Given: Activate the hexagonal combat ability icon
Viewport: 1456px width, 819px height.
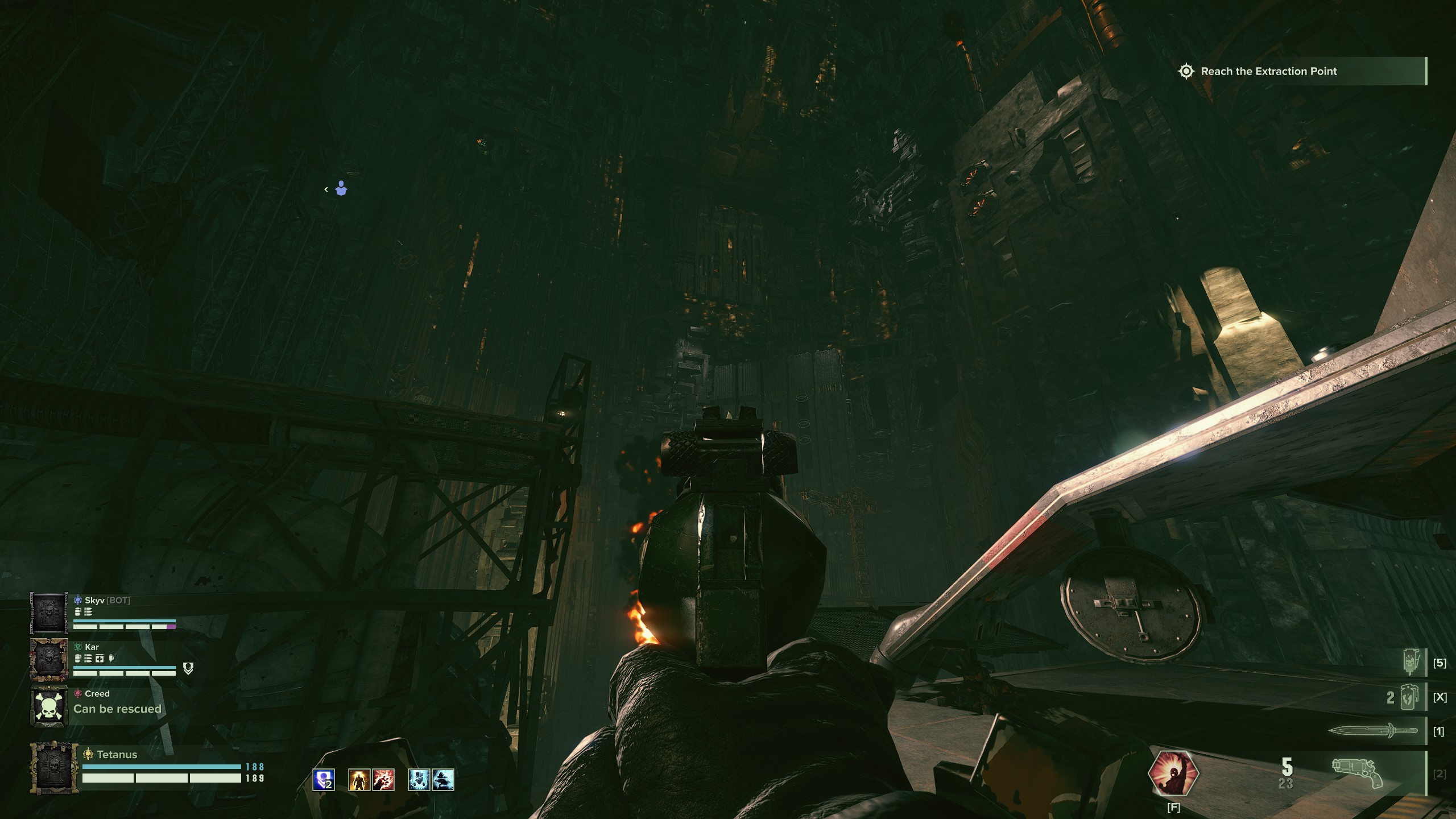Looking at the screenshot, I should pyautogui.click(x=1173, y=773).
